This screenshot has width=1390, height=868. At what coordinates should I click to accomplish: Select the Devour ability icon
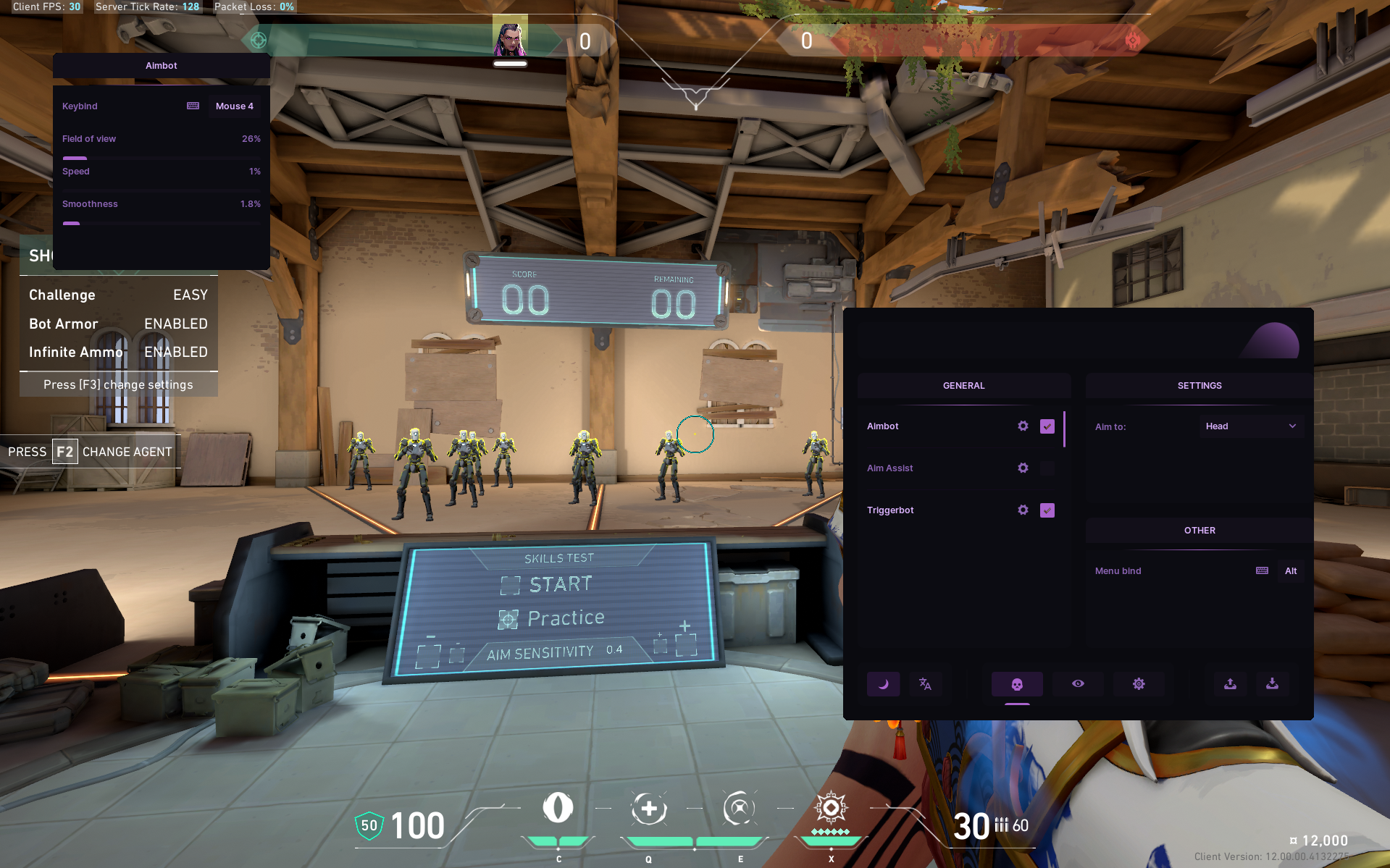649,809
